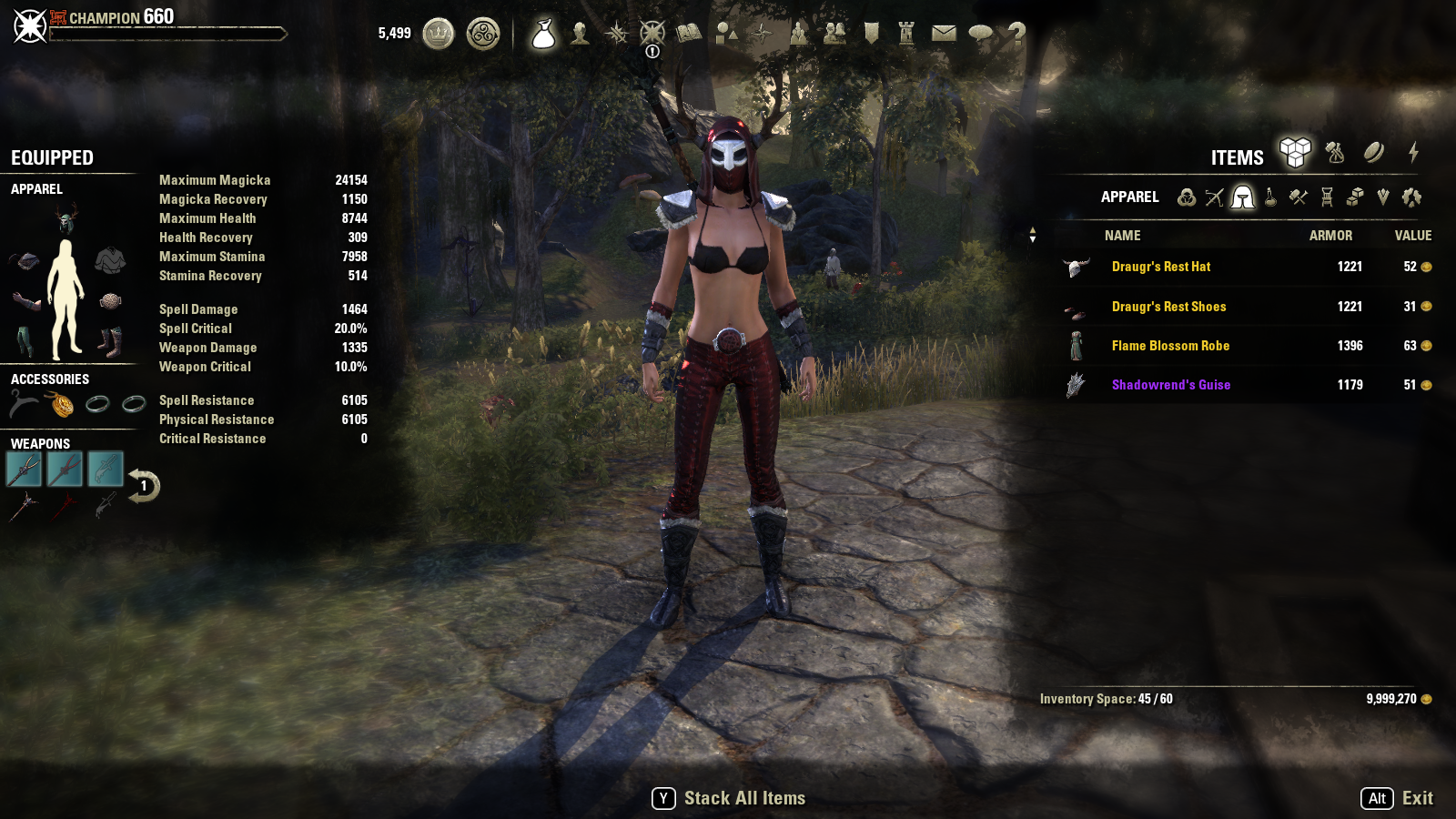This screenshot has height=819, width=1456.
Task: Select the equipped gold necklace slot
Action: point(62,404)
